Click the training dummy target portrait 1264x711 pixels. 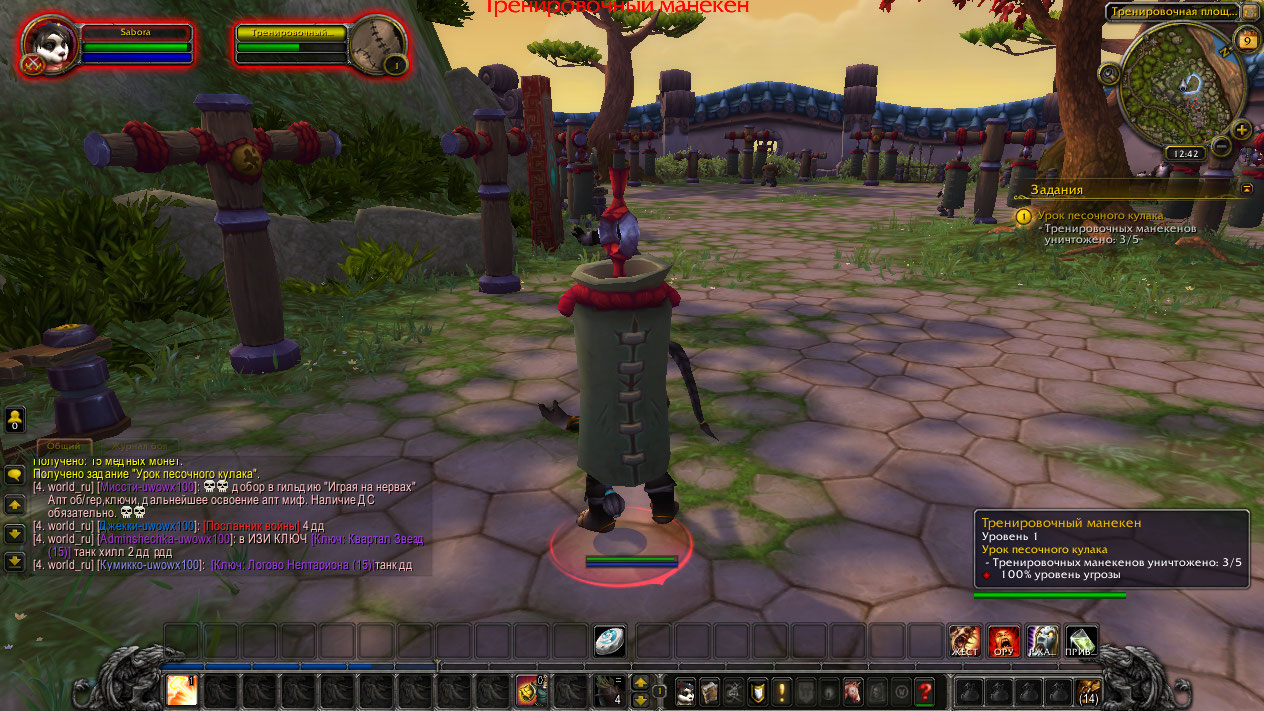[x=378, y=44]
